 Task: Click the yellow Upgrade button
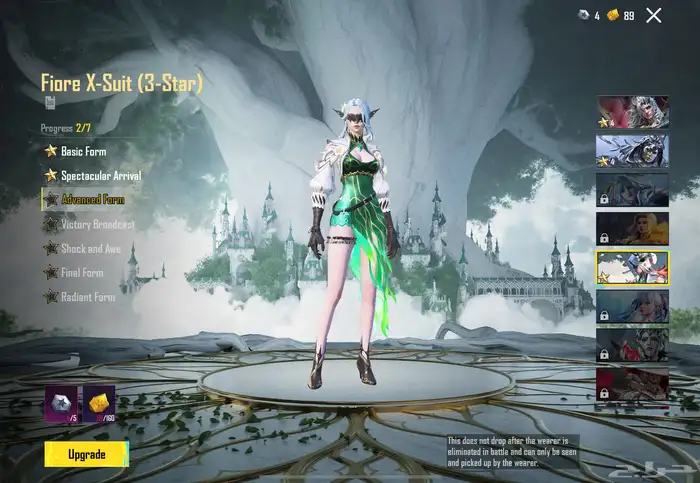(86, 454)
